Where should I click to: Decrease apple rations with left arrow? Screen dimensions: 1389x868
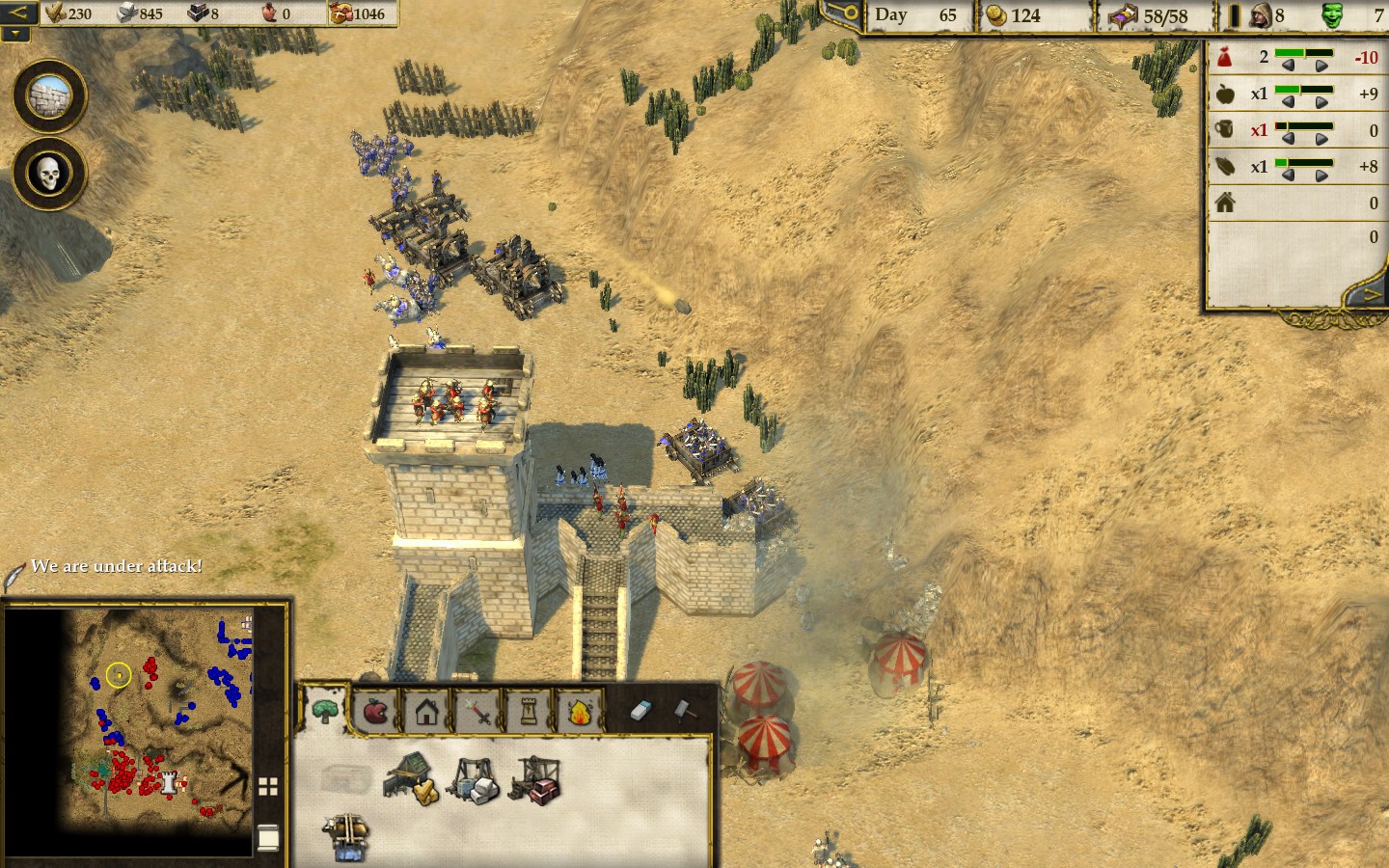coord(1288,101)
